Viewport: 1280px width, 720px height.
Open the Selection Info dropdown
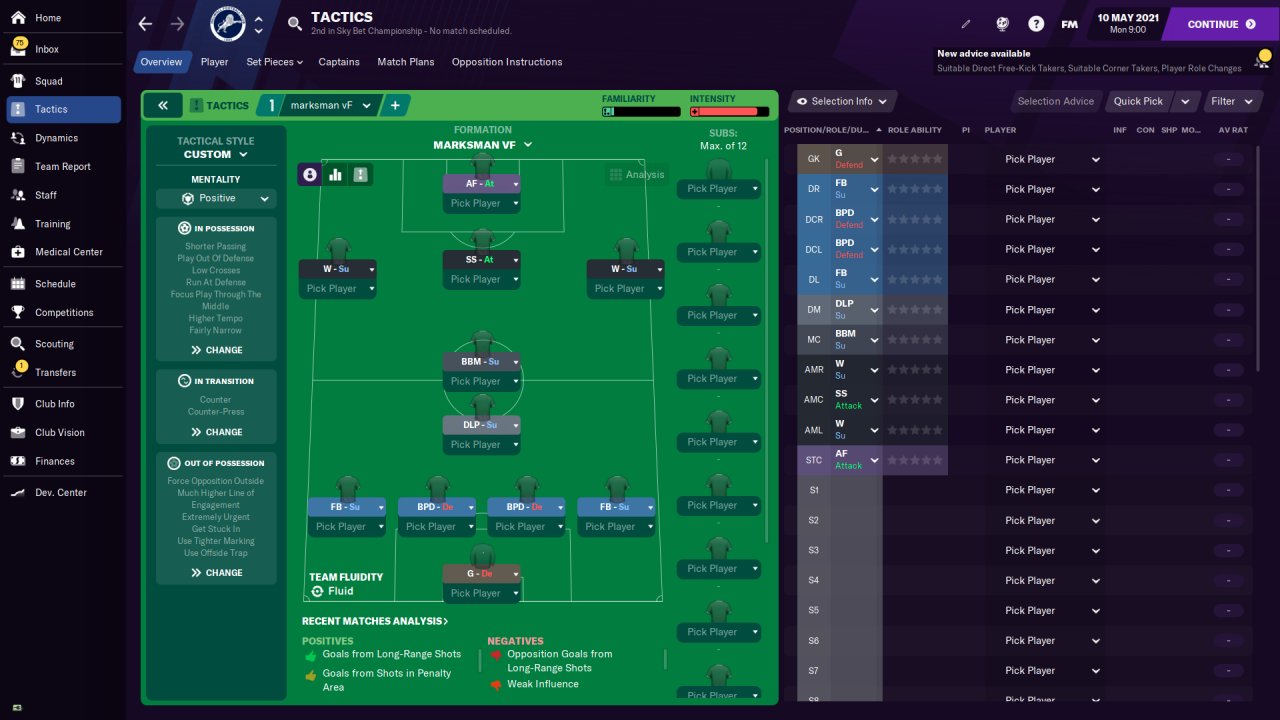coord(841,101)
